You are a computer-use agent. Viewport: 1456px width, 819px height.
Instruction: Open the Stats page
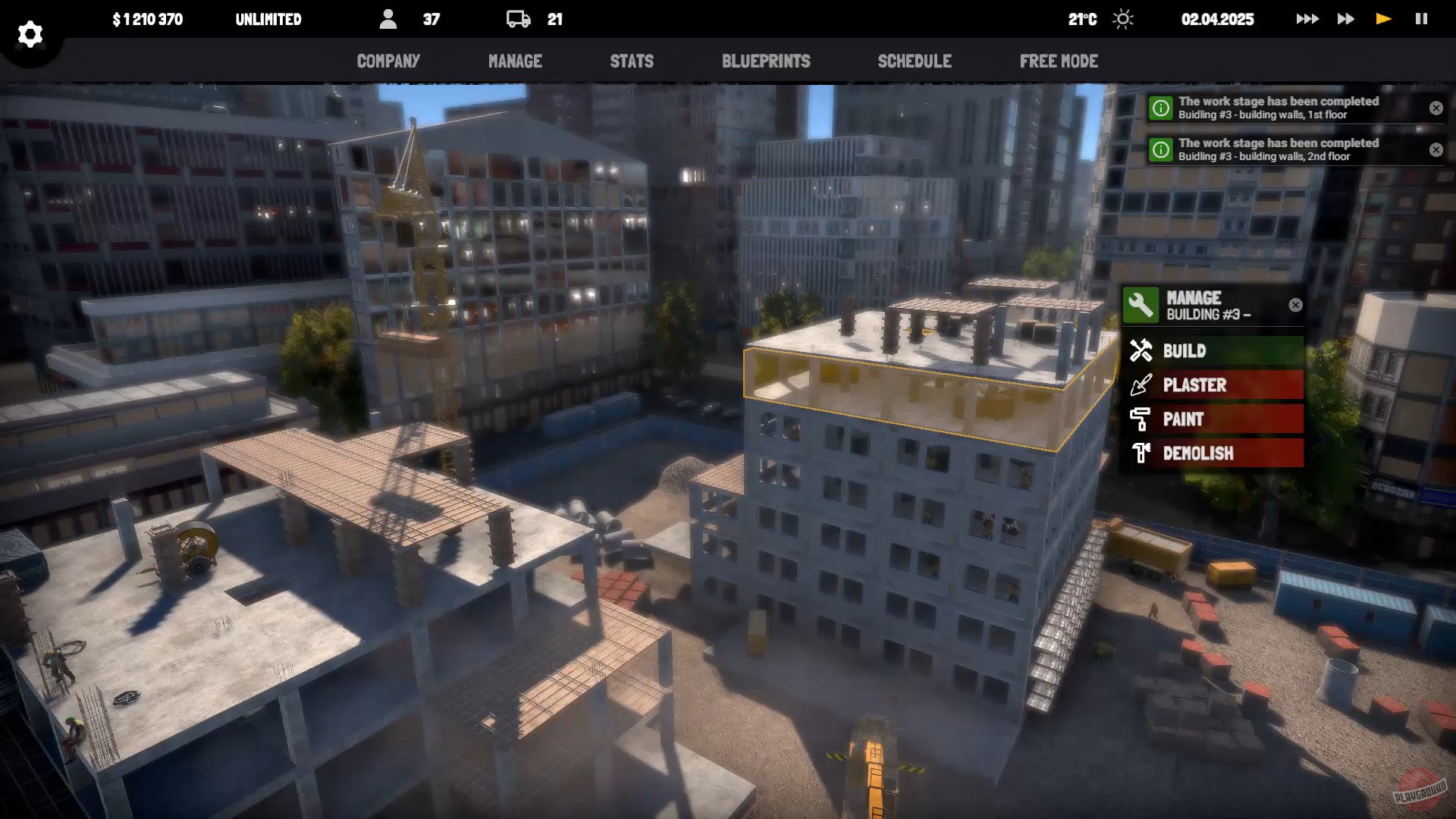632,61
